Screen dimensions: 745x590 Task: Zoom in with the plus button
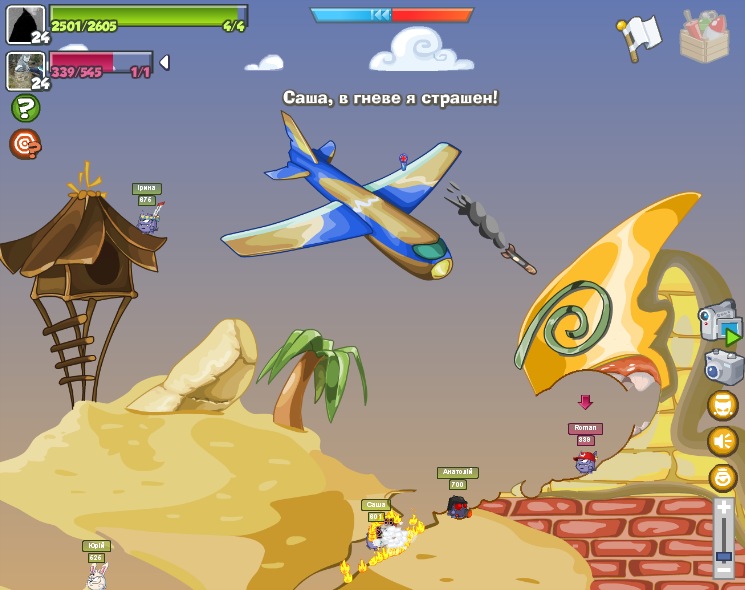click(724, 509)
